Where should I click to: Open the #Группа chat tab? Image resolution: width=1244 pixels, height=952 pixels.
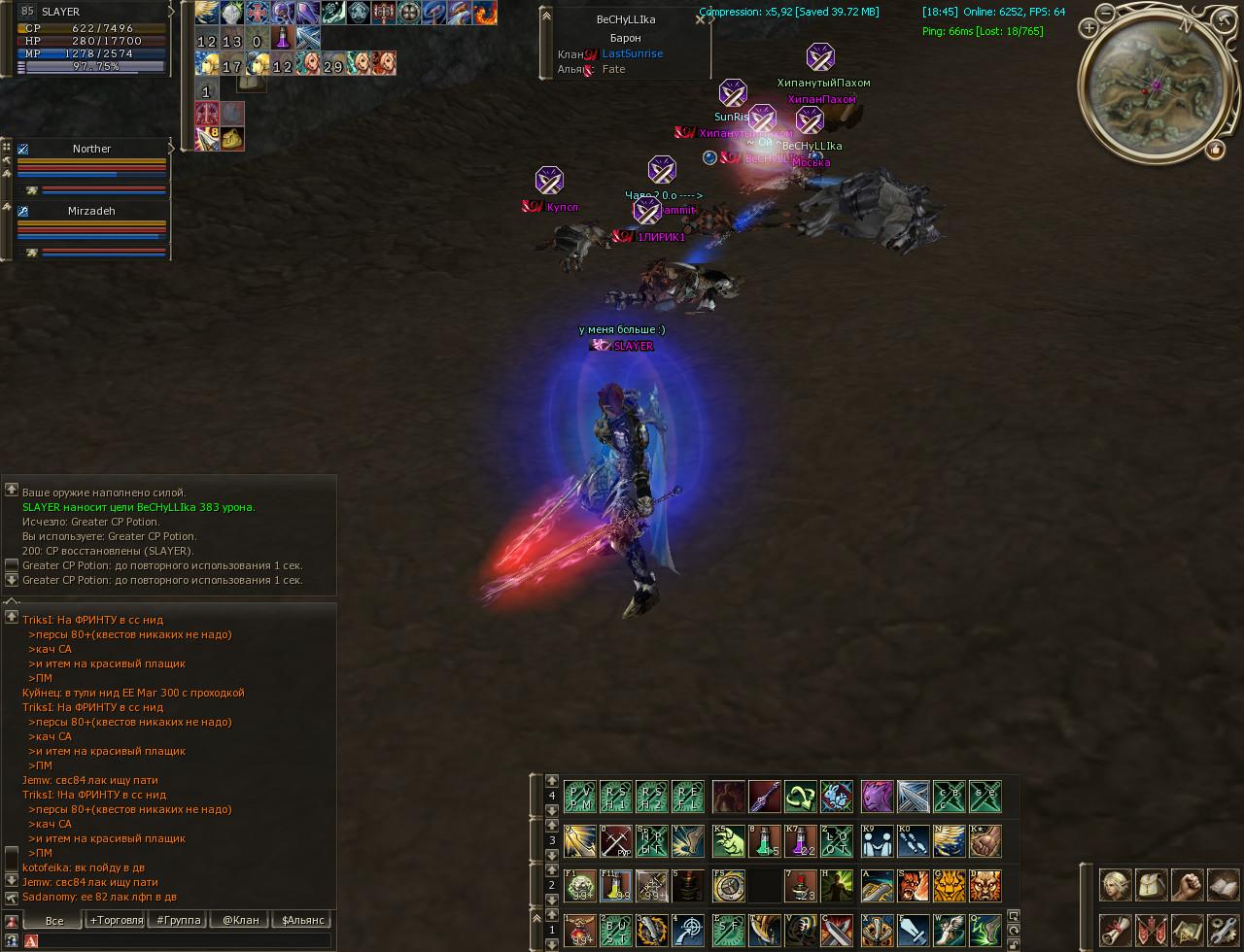pyautogui.click(x=179, y=920)
